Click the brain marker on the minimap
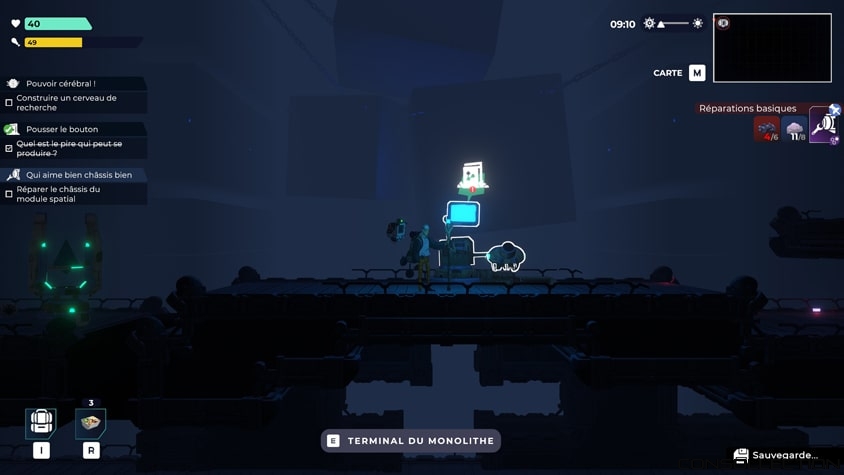The height and width of the screenshot is (475, 844). pos(723,23)
